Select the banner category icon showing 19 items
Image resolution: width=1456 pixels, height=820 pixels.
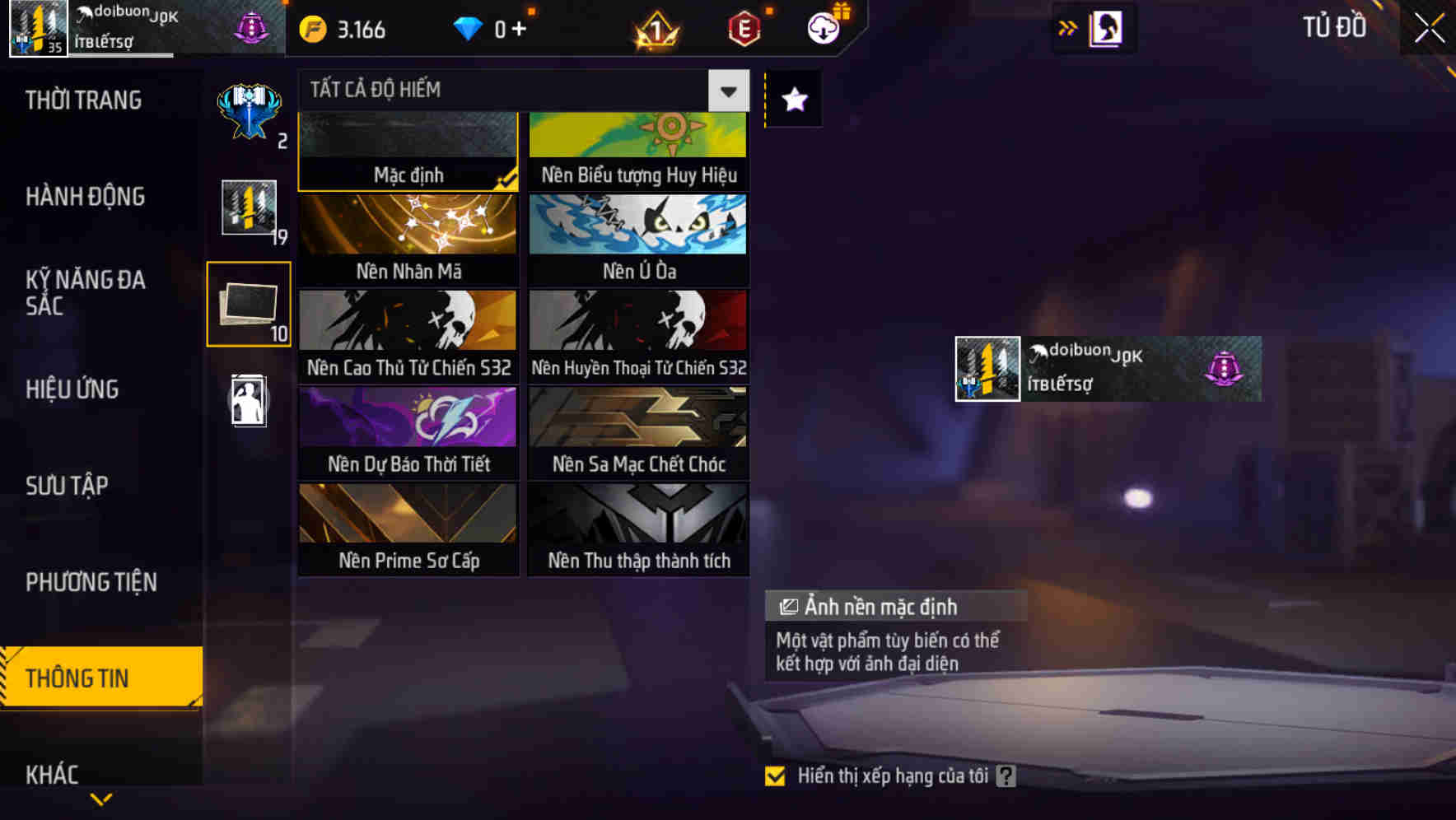coord(248,210)
